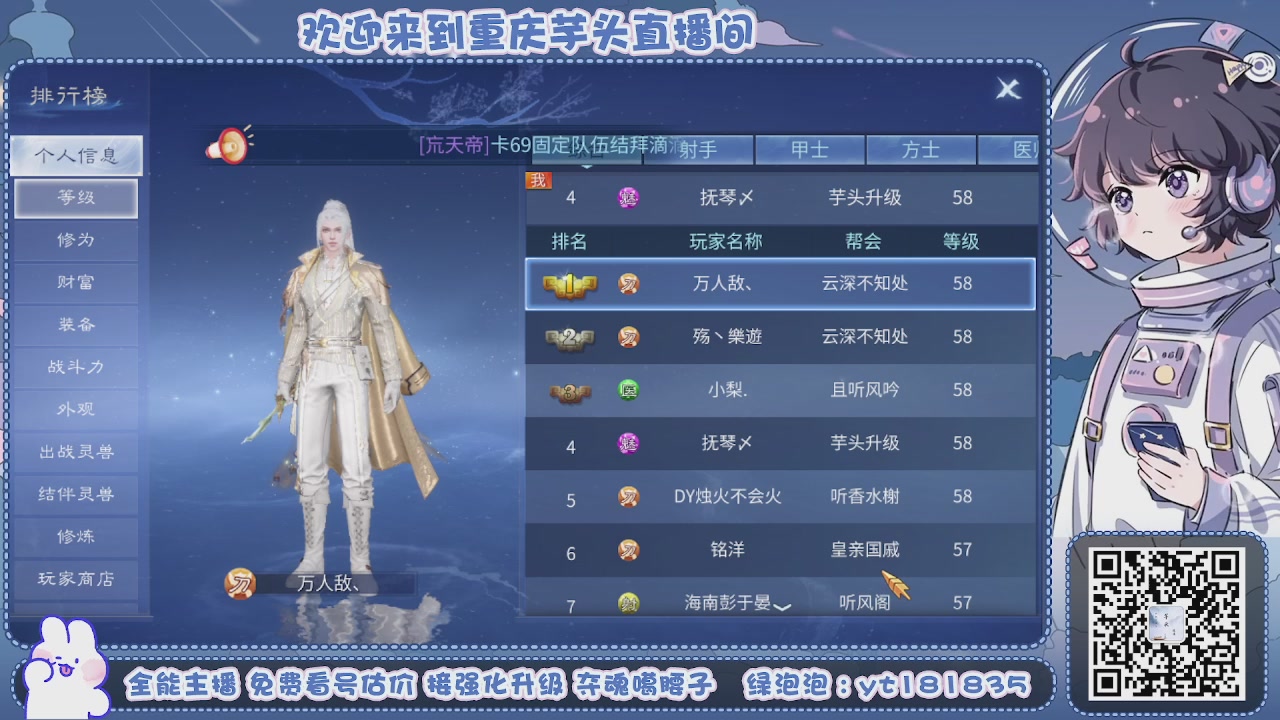Select 个人信息 in the sidebar
This screenshot has height=720, width=1280.
coord(75,154)
